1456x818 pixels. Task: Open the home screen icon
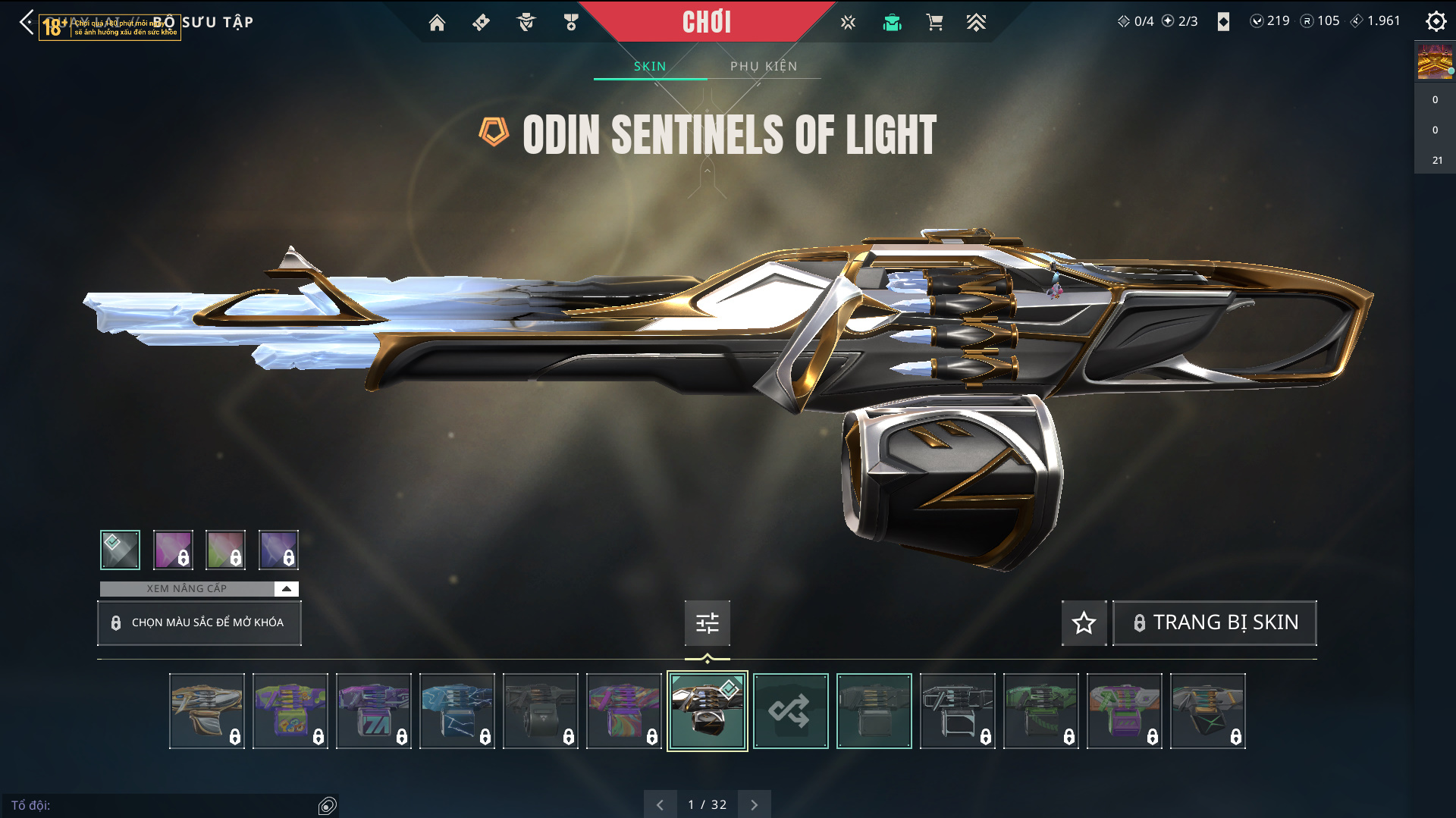point(437,23)
